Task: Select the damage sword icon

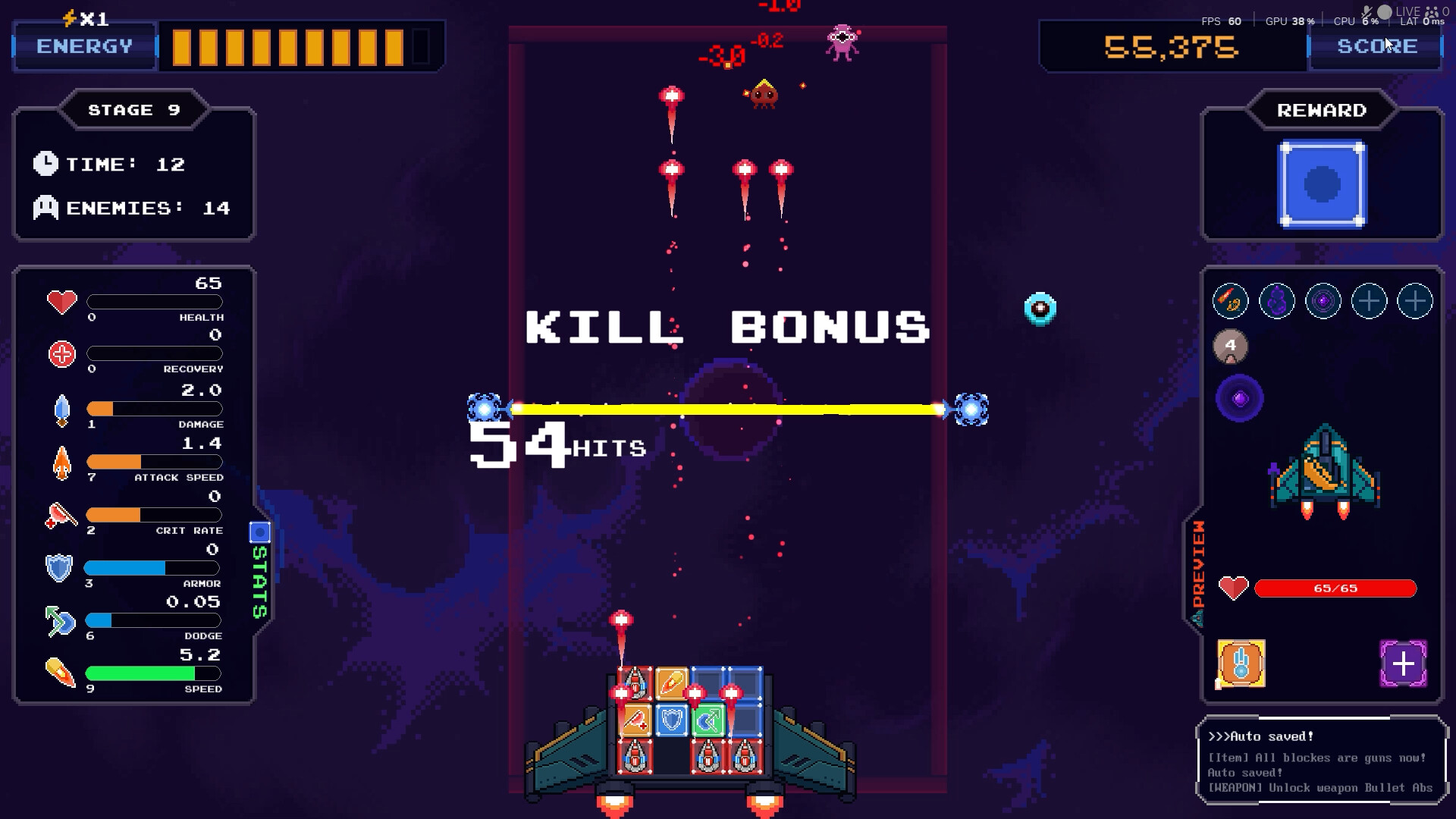Action: tap(62, 409)
